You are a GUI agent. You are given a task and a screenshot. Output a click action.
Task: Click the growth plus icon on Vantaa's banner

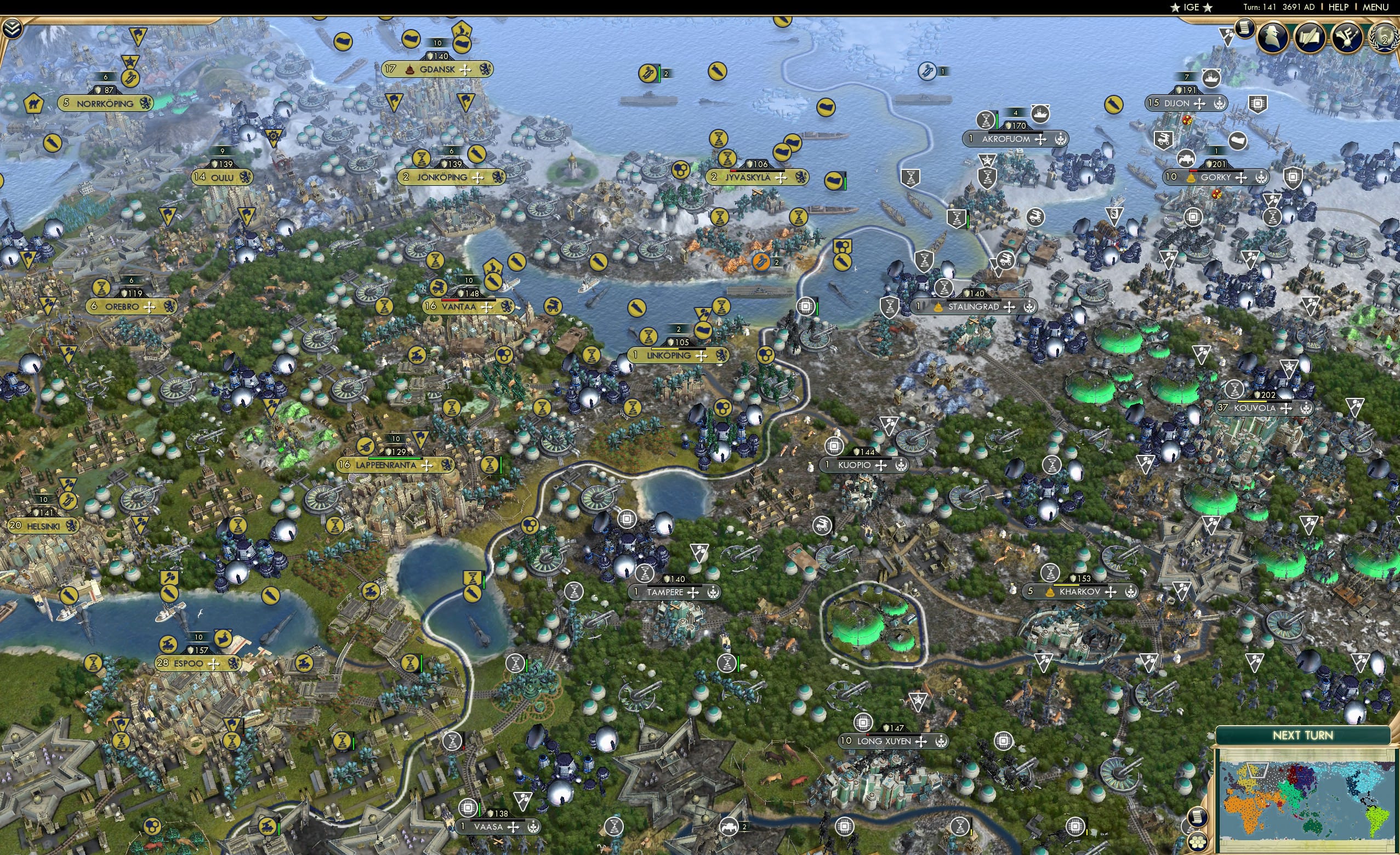tap(487, 309)
